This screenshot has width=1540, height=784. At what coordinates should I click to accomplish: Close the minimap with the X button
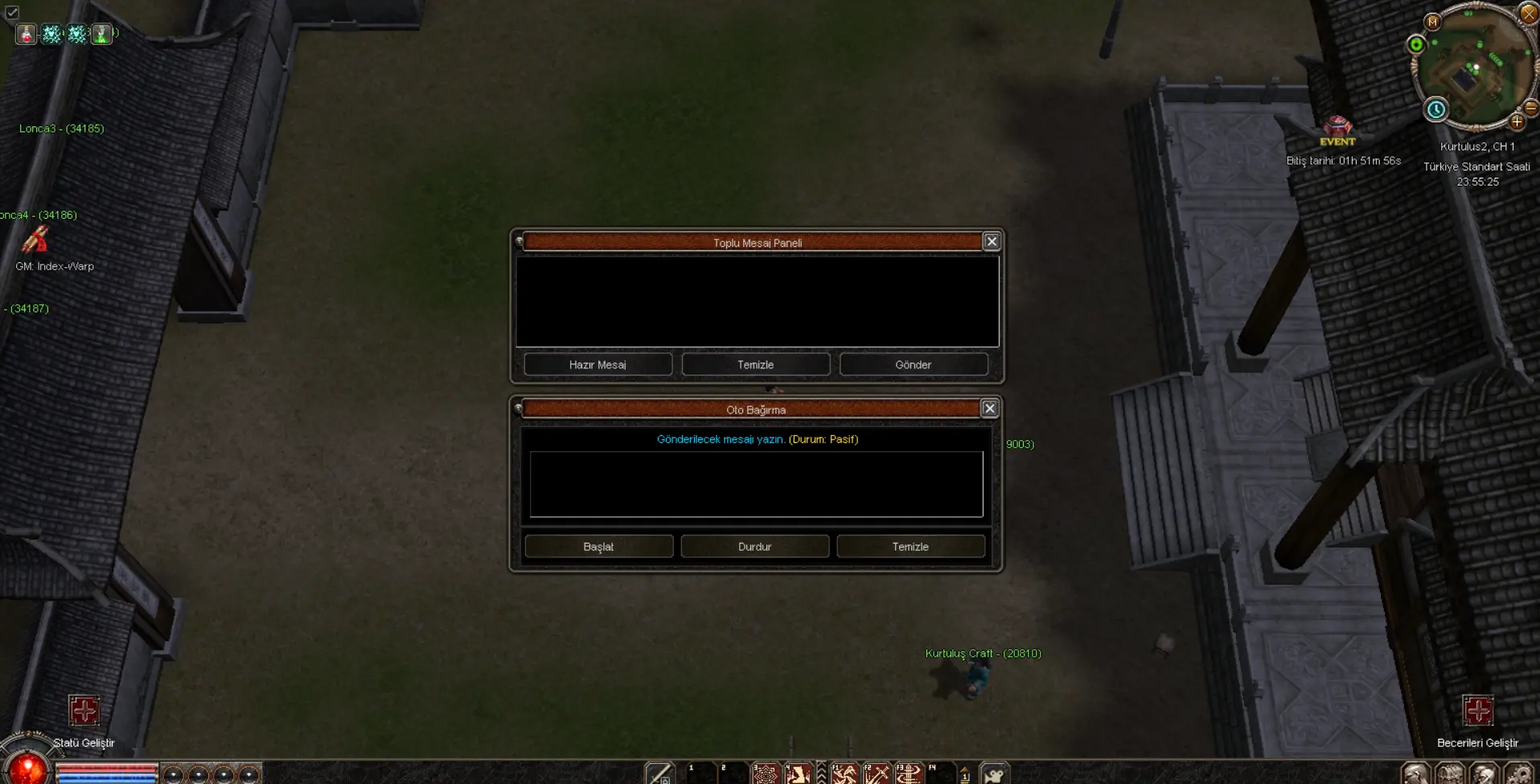[x=1528, y=13]
